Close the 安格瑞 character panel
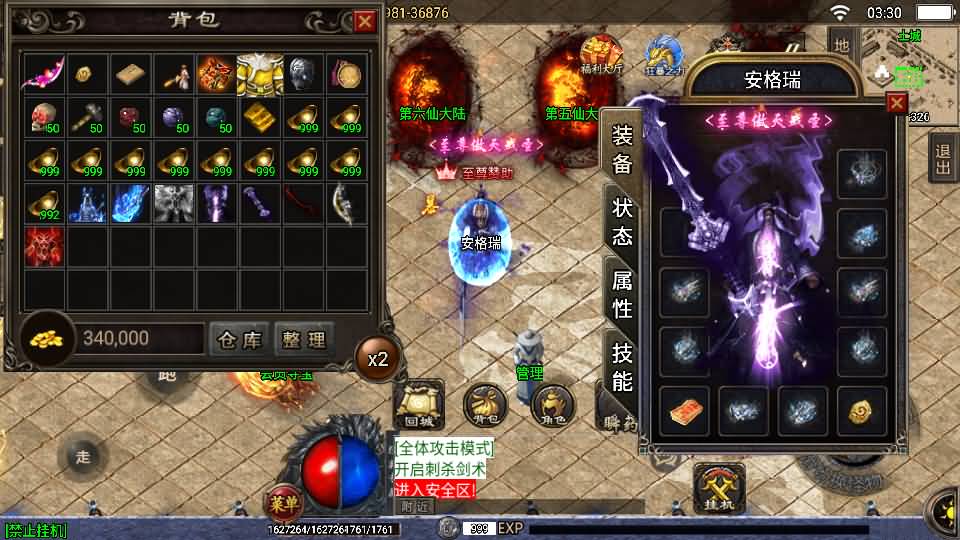This screenshot has height=540, width=960. click(896, 102)
